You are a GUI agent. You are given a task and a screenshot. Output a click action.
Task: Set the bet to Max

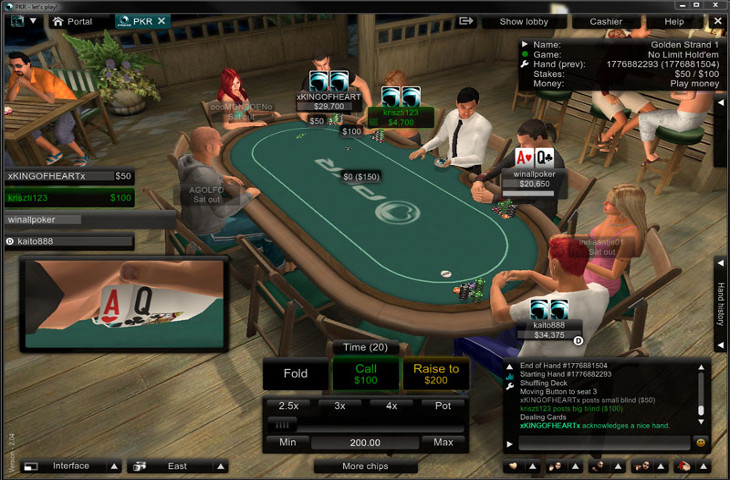click(x=443, y=442)
